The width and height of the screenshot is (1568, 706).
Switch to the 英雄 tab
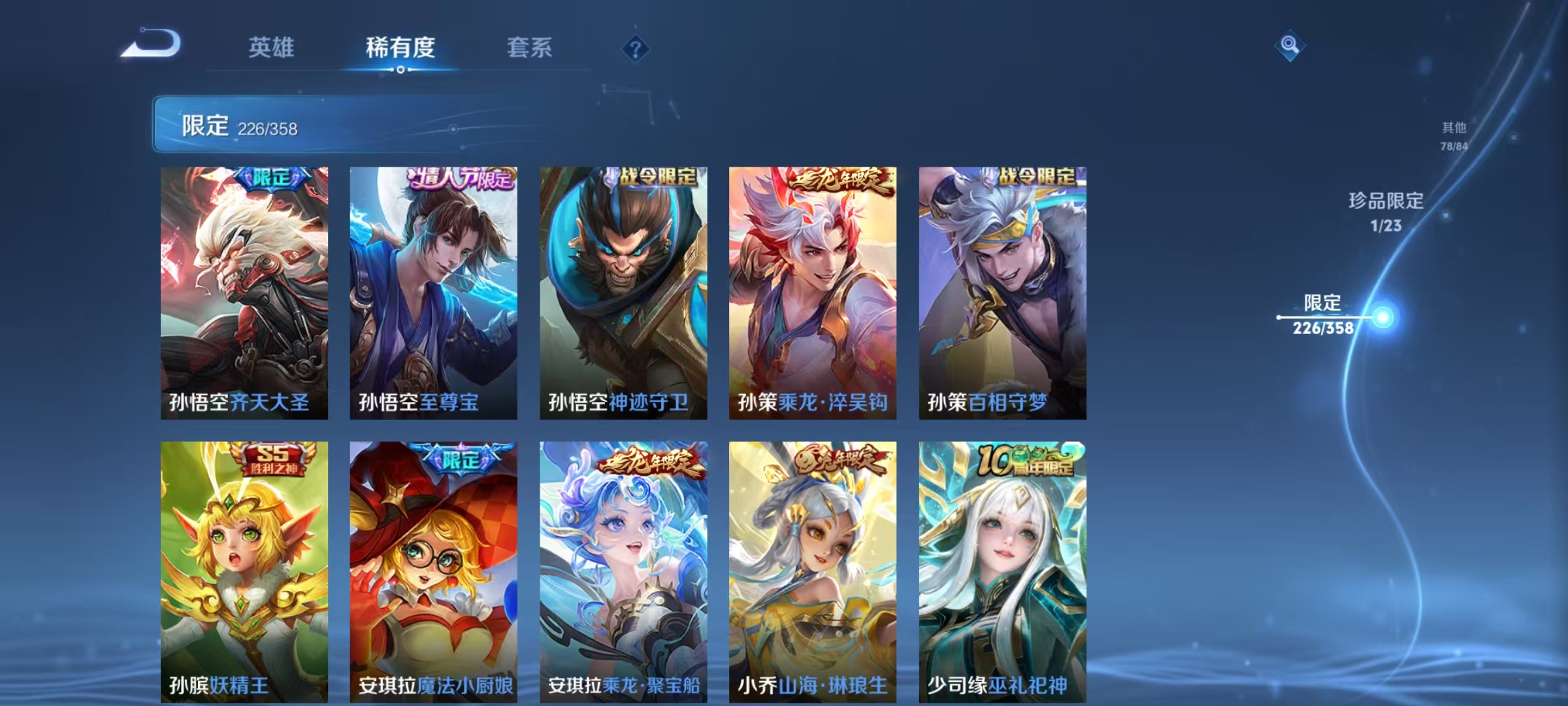[272, 47]
